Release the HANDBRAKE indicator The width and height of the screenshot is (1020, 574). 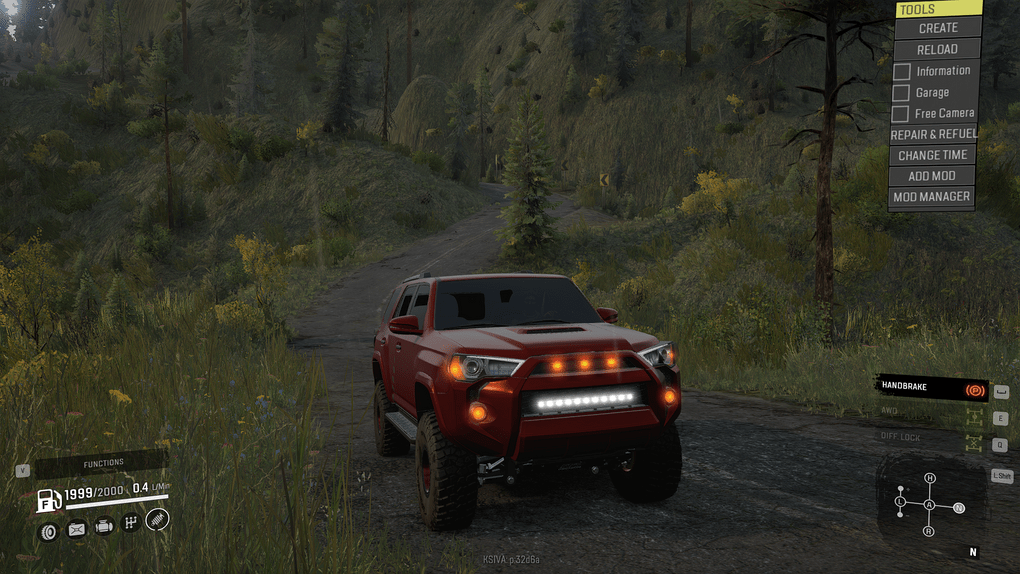pos(931,387)
